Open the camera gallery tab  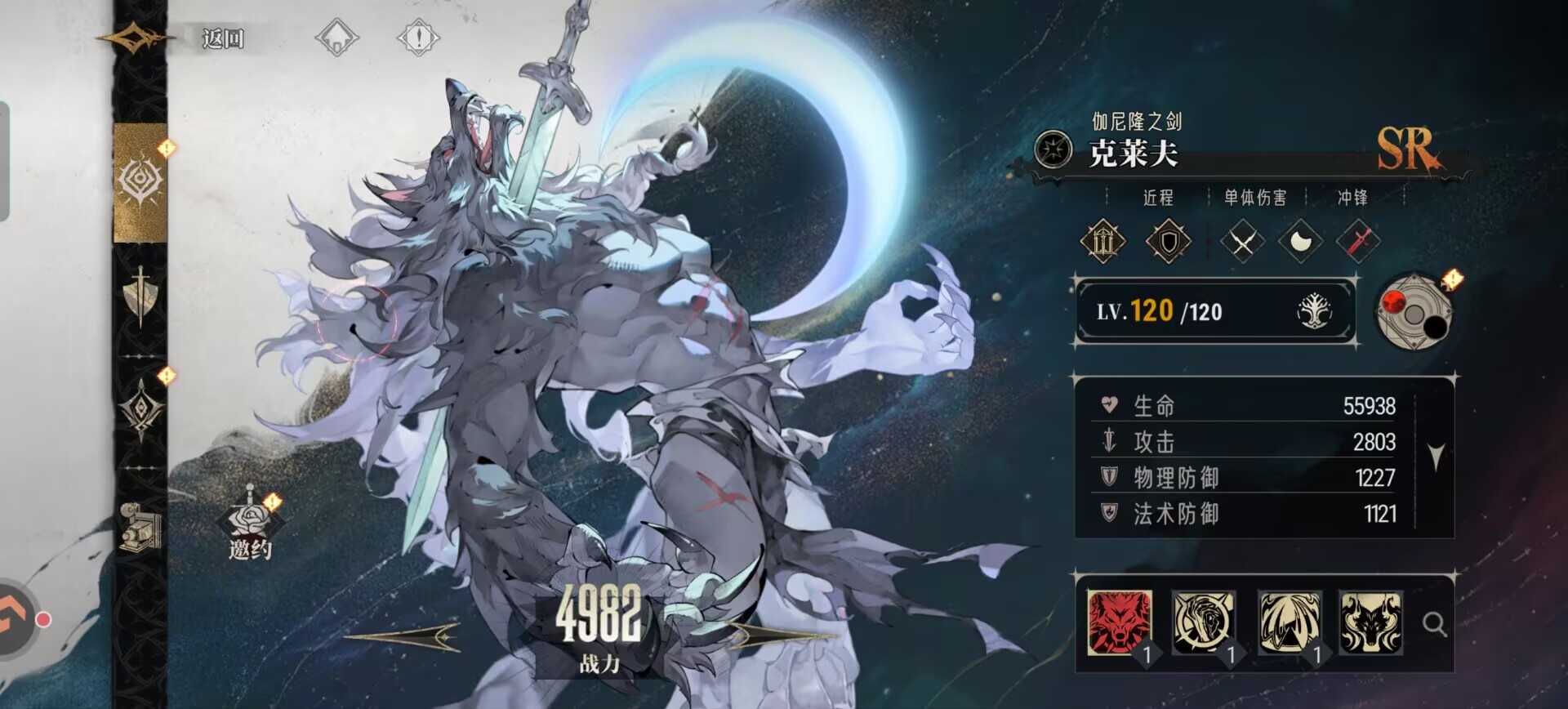(x=140, y=527)
